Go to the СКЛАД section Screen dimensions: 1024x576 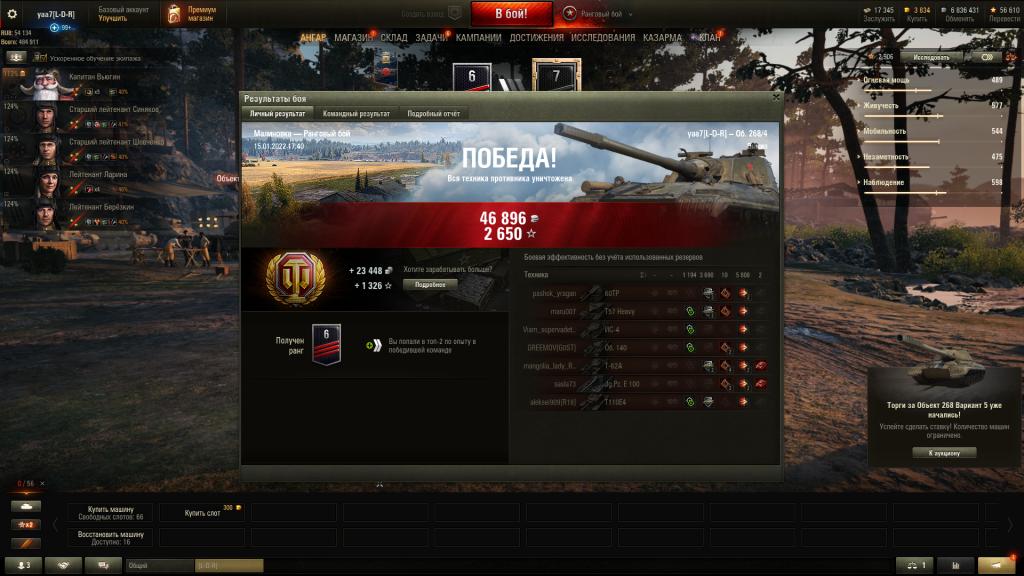(x=394, y=38)
